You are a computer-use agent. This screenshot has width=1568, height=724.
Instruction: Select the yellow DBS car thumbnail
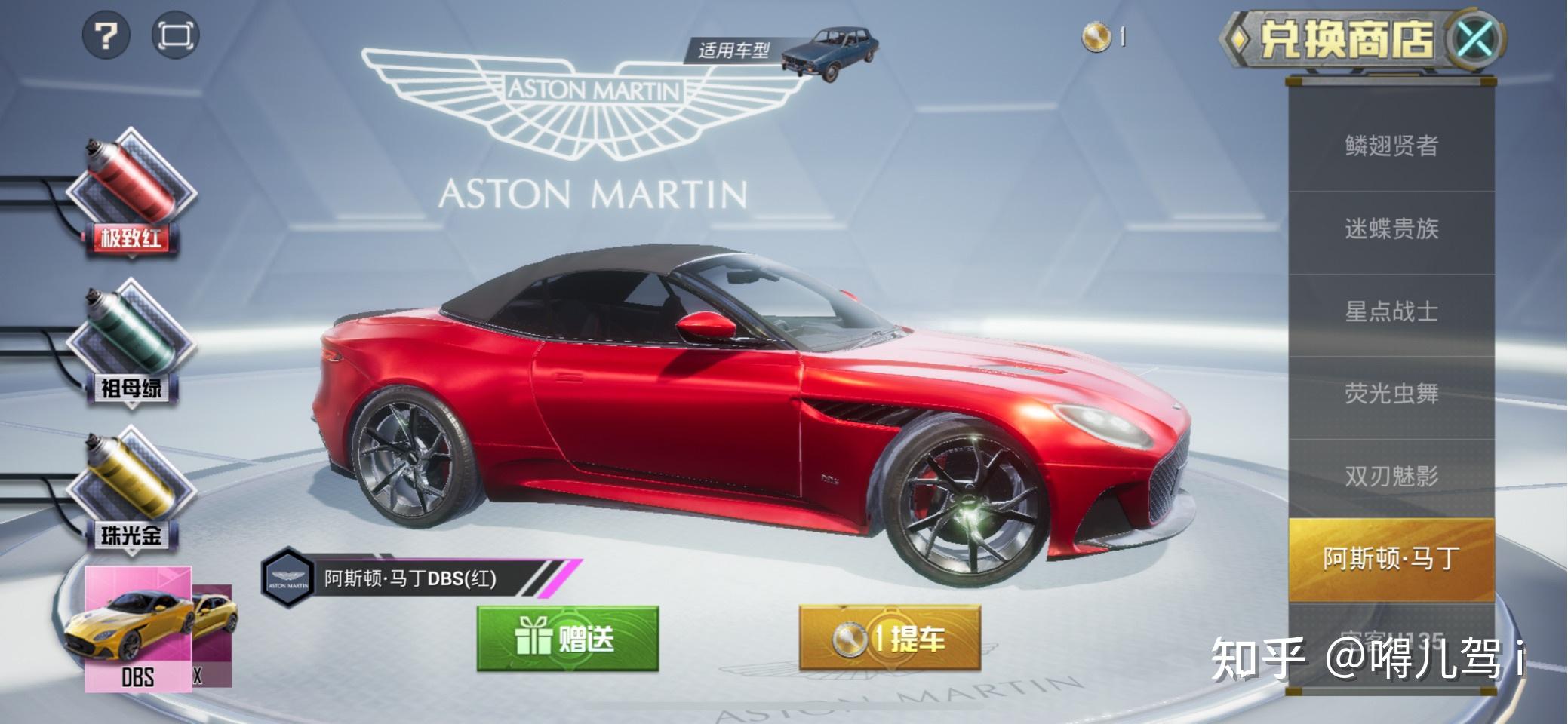pos(137,628)
